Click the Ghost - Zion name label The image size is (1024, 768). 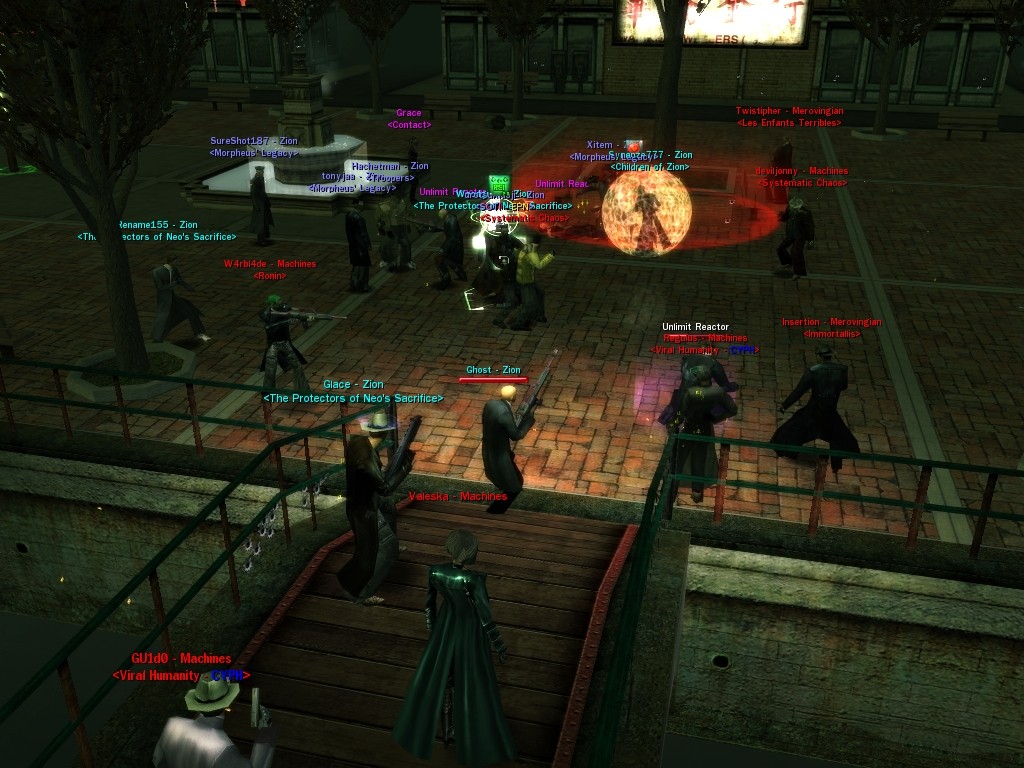pos(493,370)
